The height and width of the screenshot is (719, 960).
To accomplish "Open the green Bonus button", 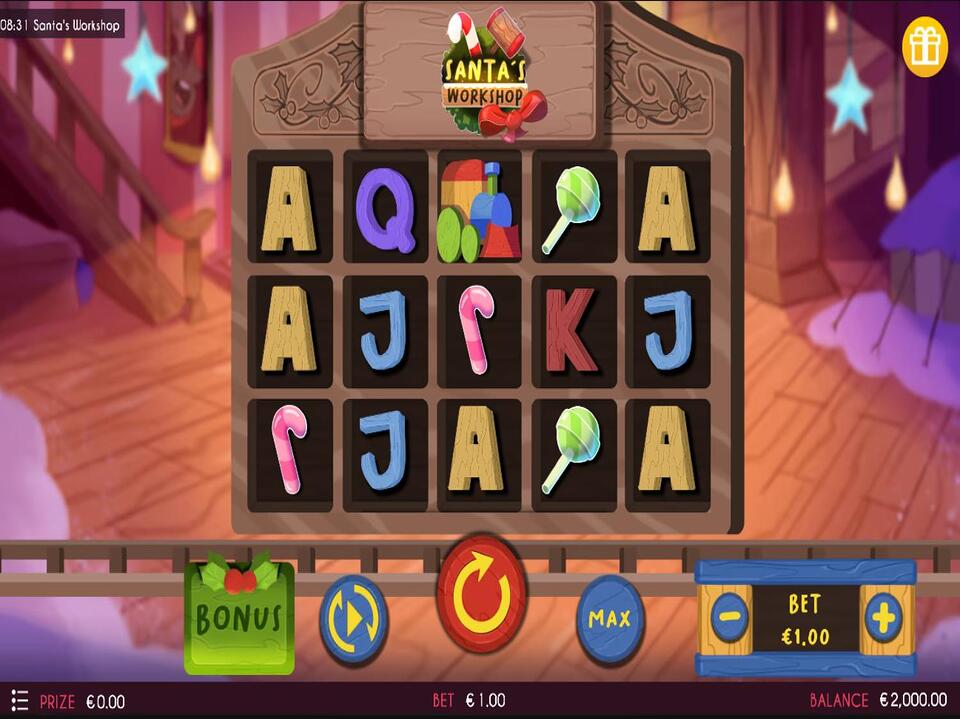I will coord(239,616).
